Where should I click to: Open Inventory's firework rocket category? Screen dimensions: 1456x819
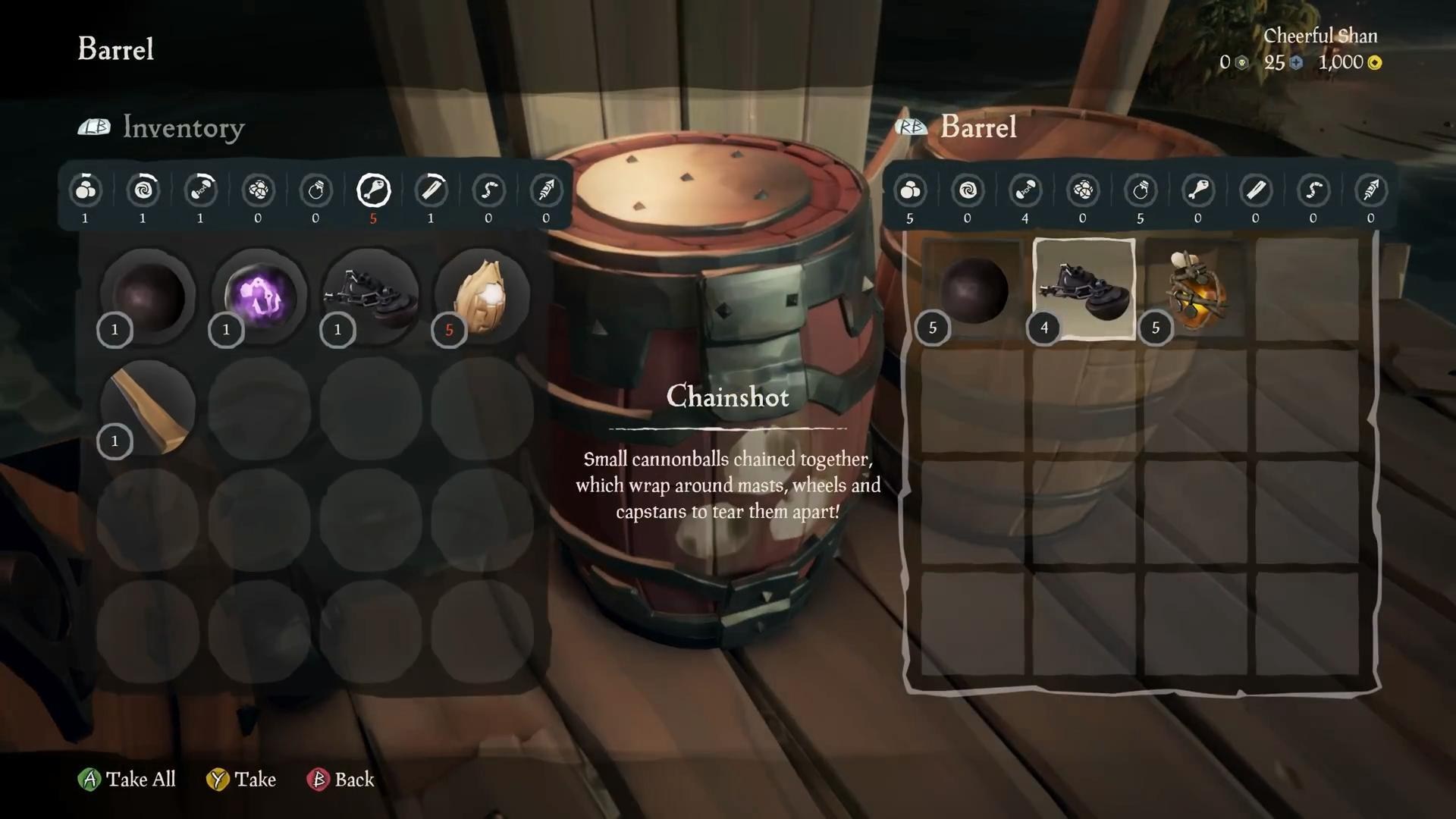click(x=546, y=190)
